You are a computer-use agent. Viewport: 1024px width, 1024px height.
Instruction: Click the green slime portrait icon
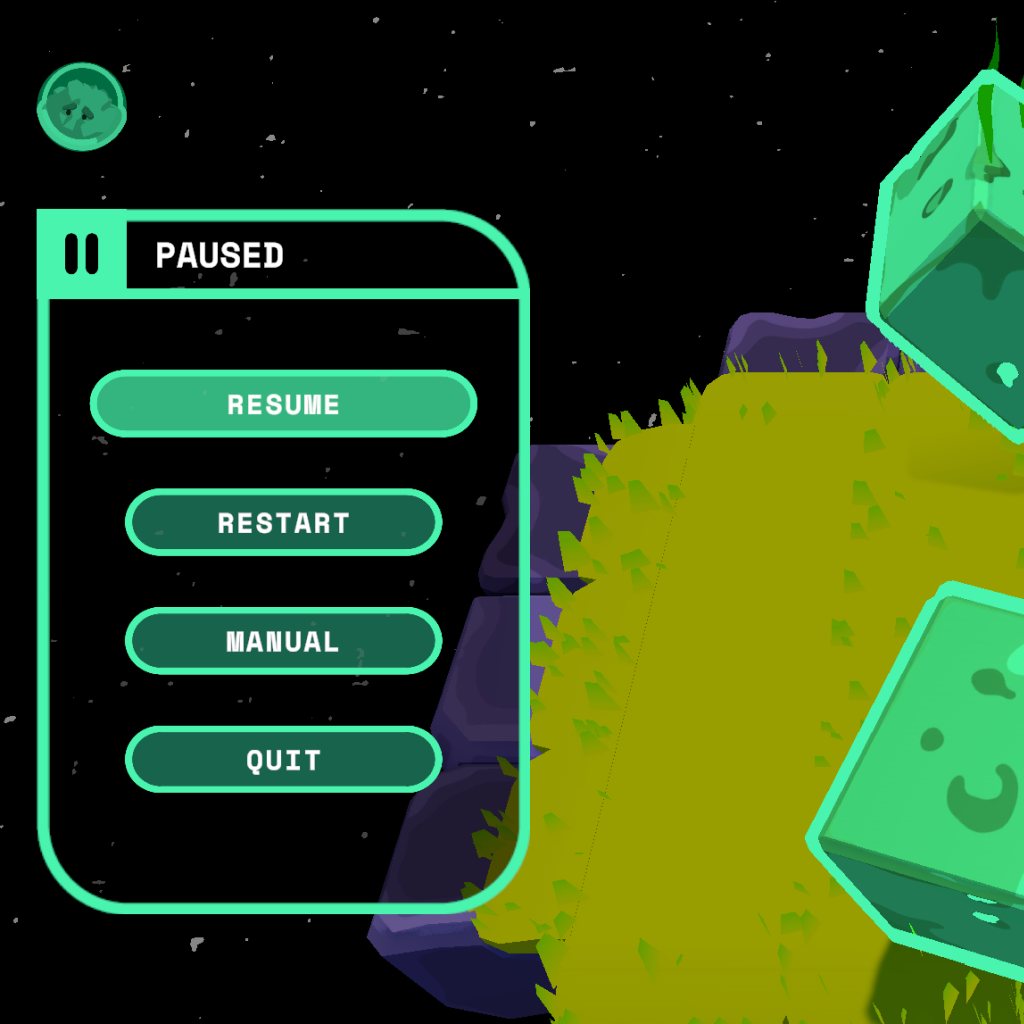click(82, 106)
